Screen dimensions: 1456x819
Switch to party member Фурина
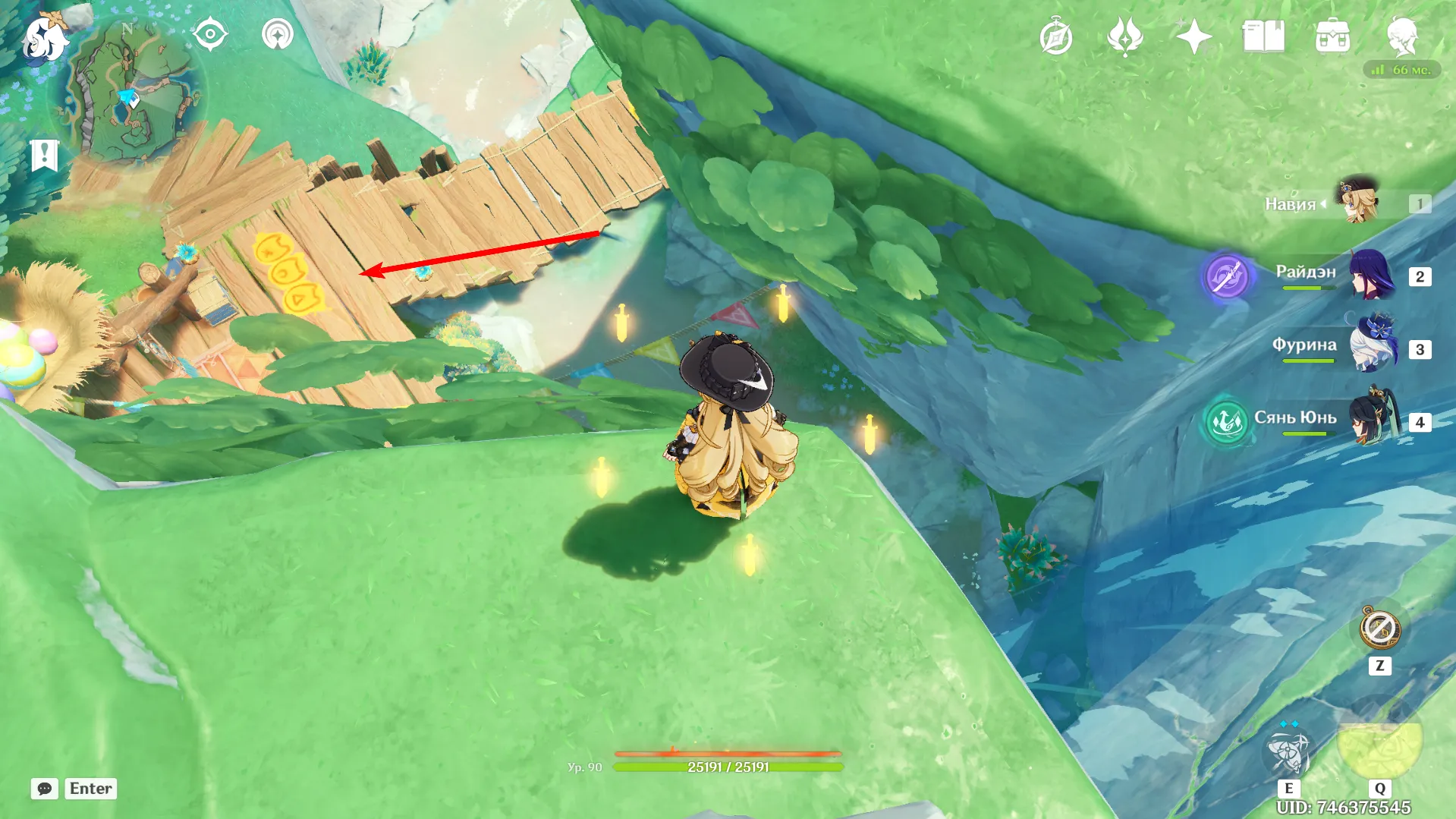click(1372, 348)
